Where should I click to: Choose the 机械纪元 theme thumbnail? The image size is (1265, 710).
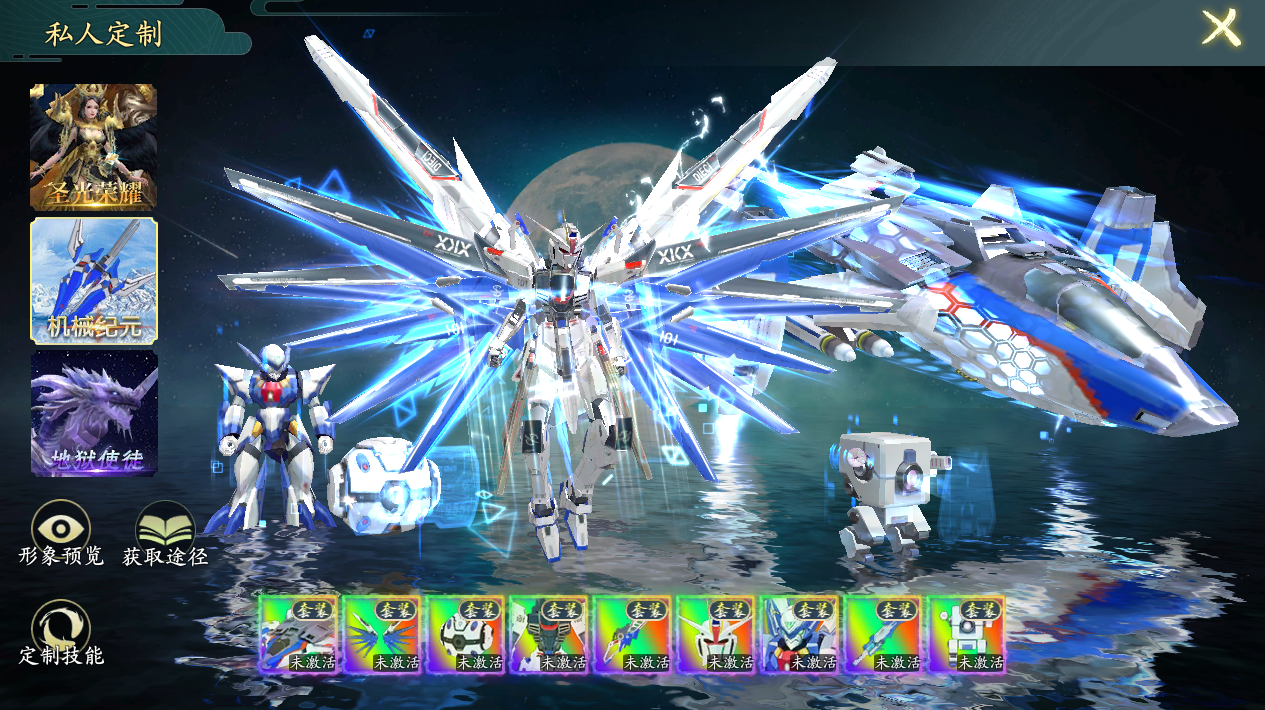[94, 281]
